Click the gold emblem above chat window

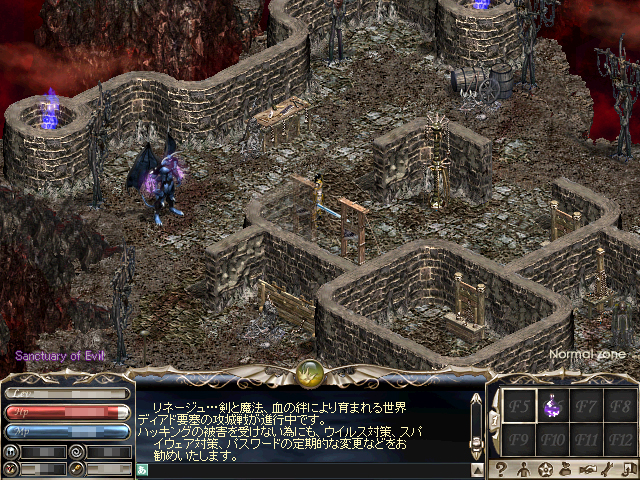pyautogui.click(x=310, y=374)
